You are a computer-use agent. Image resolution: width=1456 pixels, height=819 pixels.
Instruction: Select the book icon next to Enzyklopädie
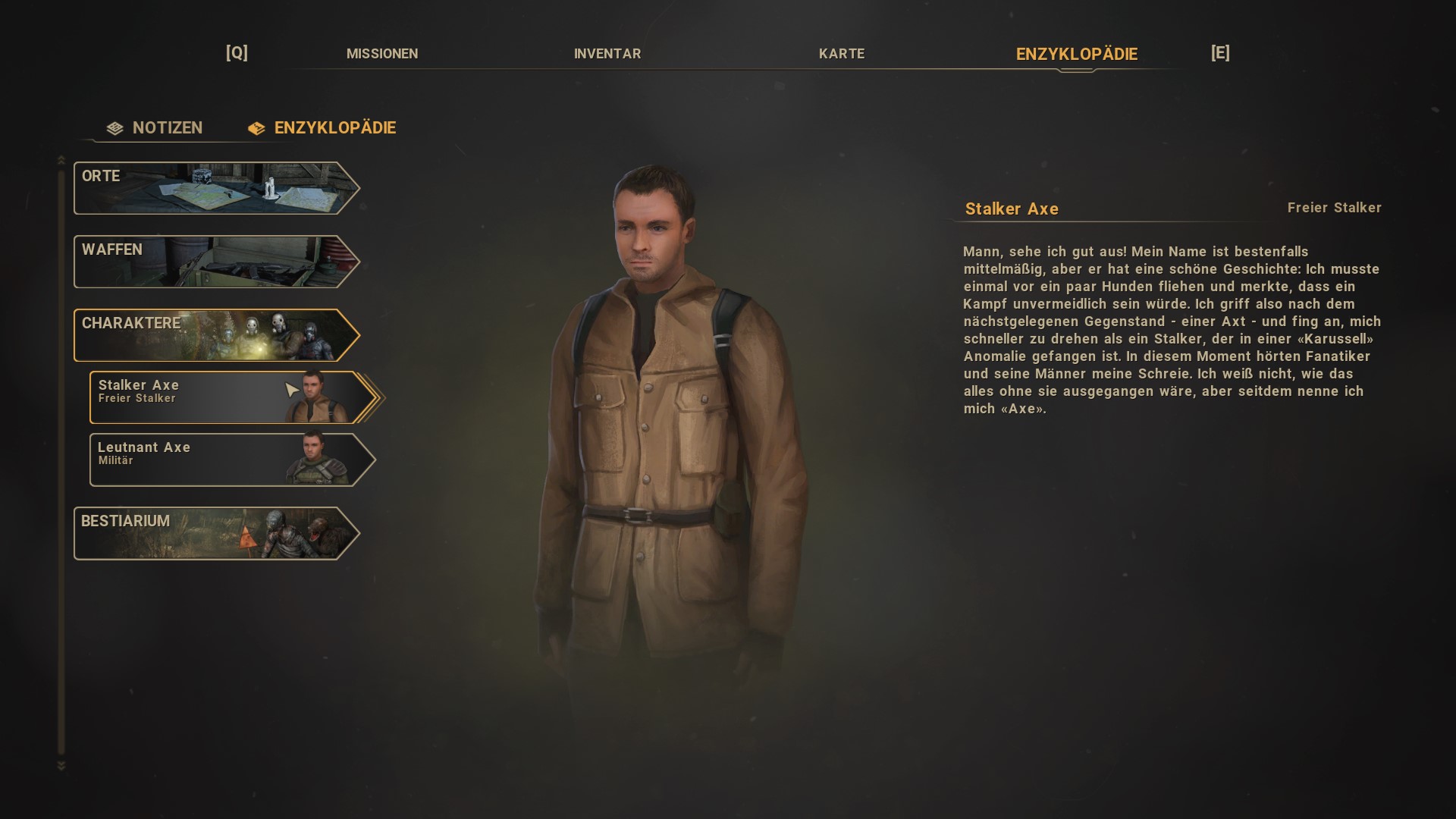[255, 128]
